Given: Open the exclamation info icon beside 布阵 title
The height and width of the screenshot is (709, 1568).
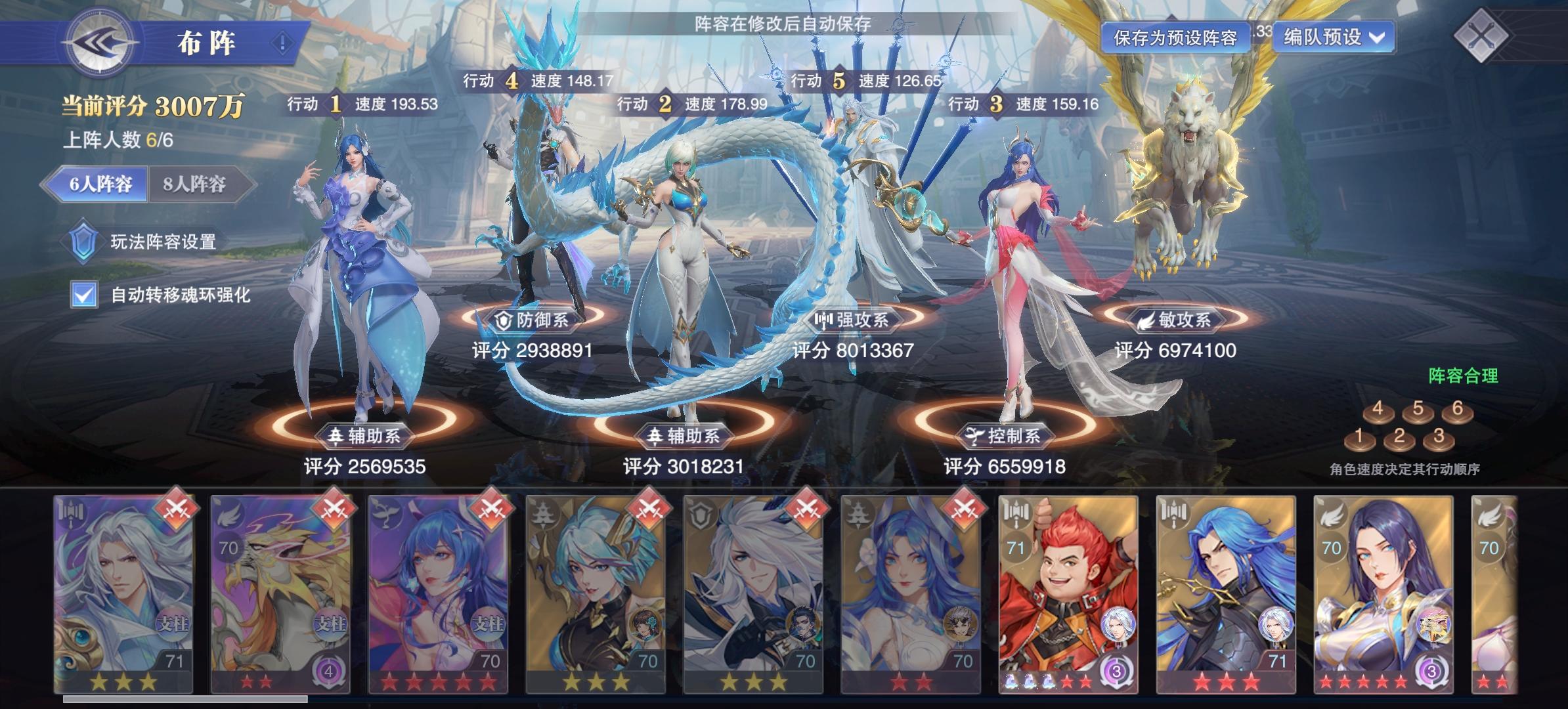Looking at the screenshot, I should pos(286,40).
